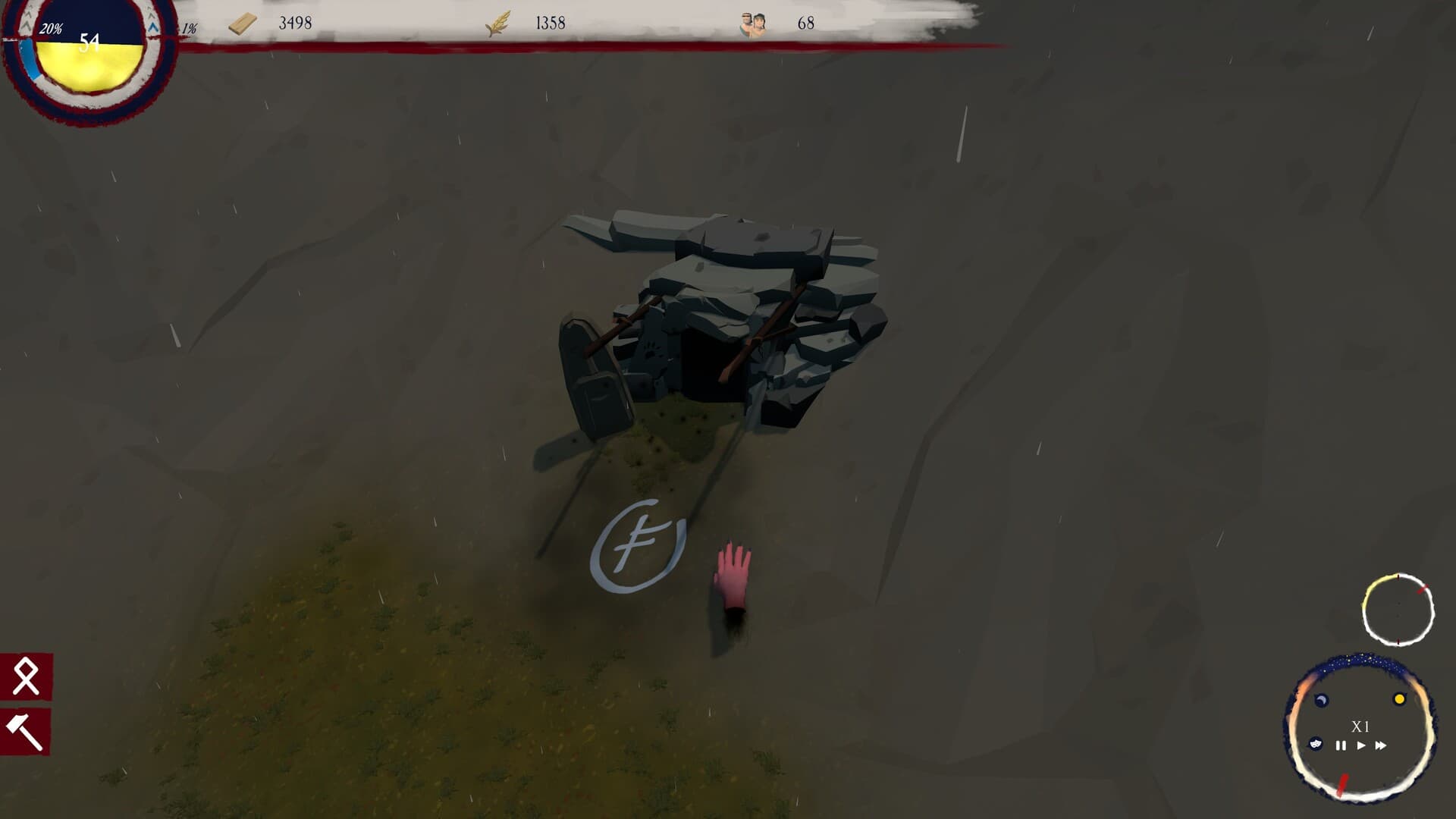Image resolution: width=1456 pixels, height=819 pixels.
Task: Select the sun icon on the day wheel
Action: pos(1399,698)
